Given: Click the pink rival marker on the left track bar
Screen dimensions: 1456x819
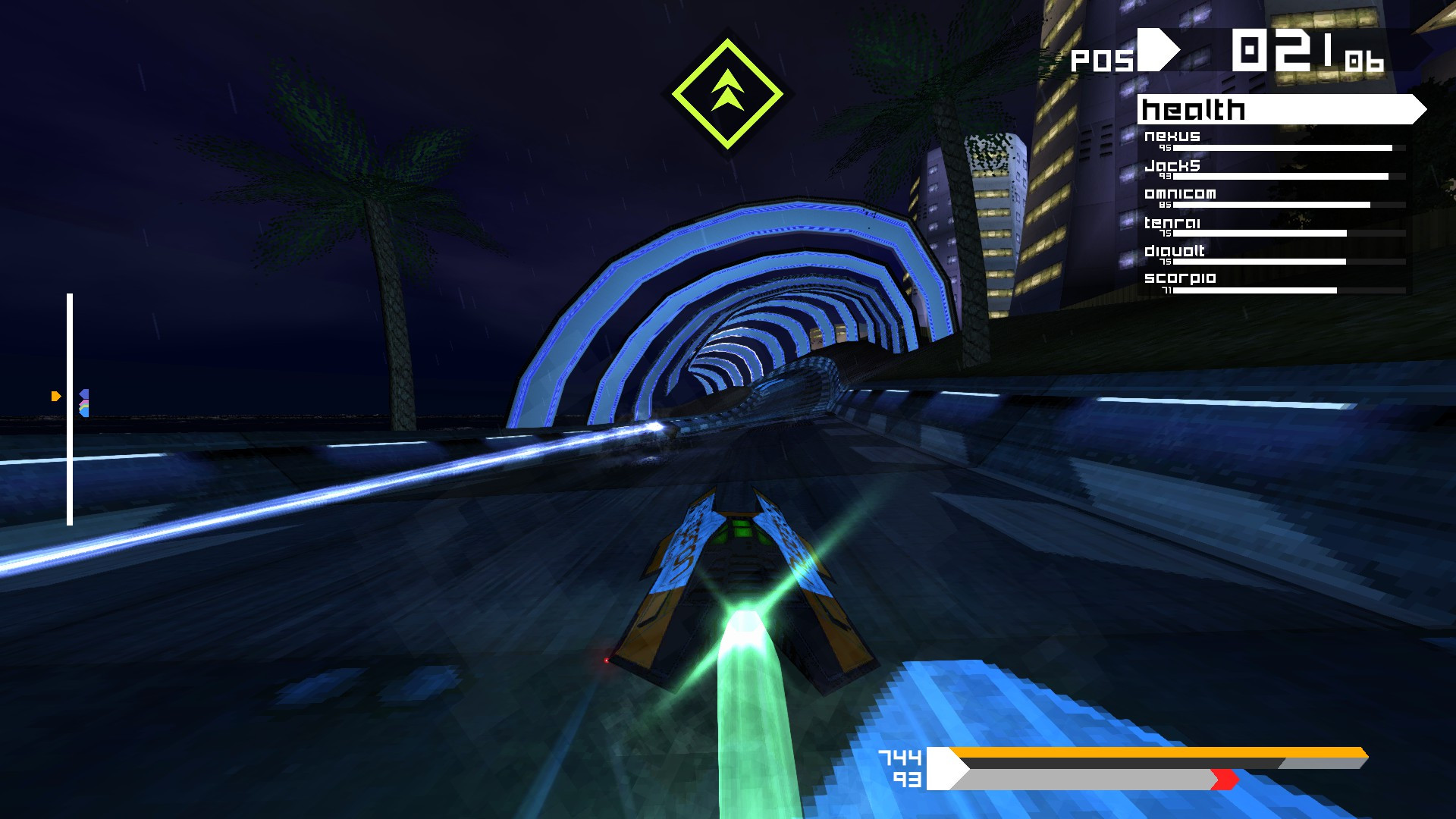Looking at the screenshot, I should [x=84, y=402].
